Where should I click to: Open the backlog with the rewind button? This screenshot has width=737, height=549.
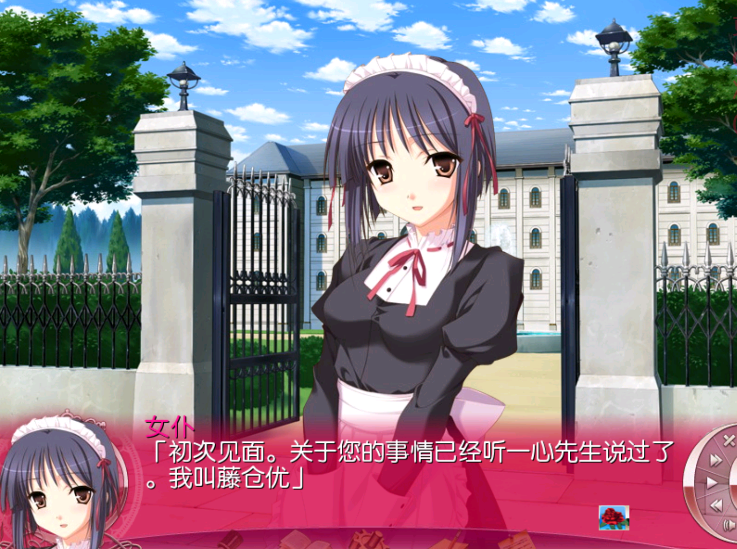[x=716, y=504]
